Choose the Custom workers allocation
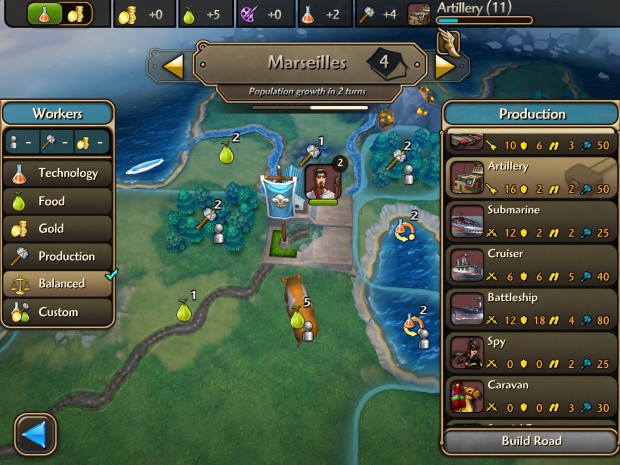620x465 pixels. pyautogui.click(x=58, y=312)
